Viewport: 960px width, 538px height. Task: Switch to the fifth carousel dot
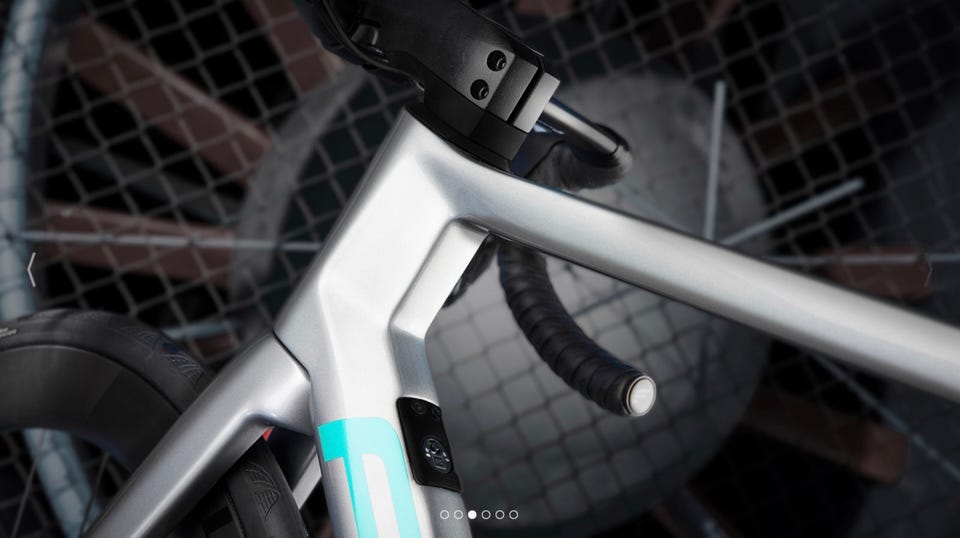(500, 514)
